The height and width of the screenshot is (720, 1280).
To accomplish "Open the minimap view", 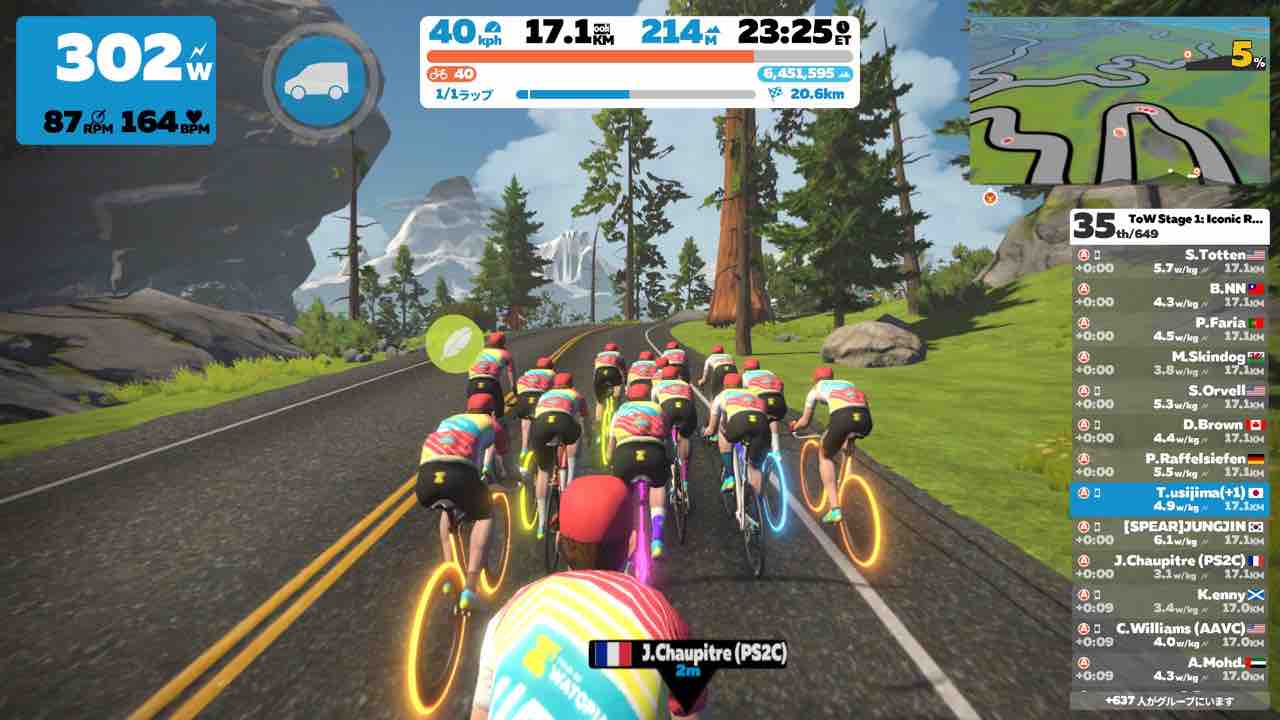I will pyautogui.click(x=1118, y=100).
